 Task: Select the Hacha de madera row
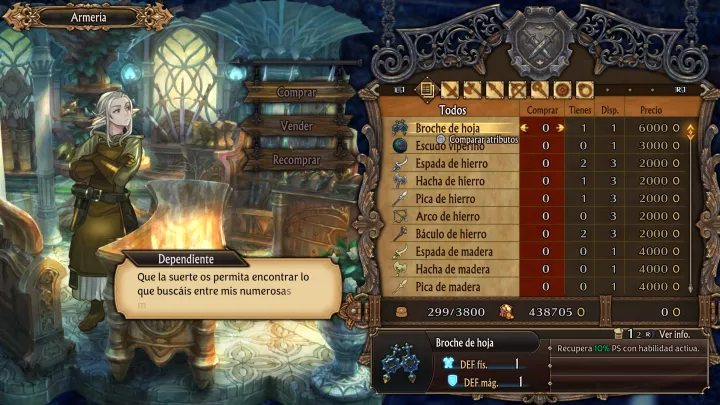tap(450, 269)
